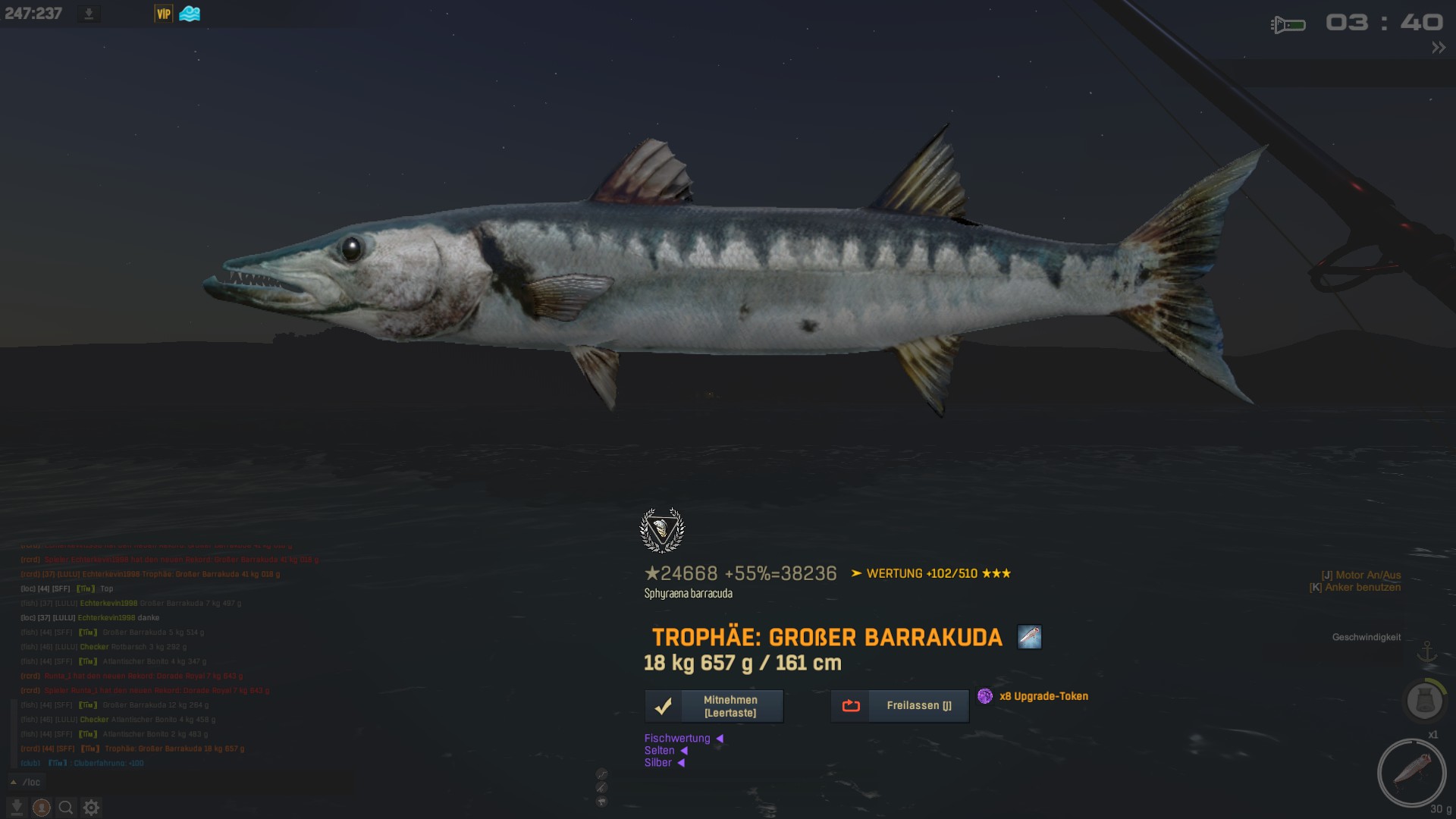Keep the fish with Mitnehmen
1456x819 pixels.
pos(714,706)
